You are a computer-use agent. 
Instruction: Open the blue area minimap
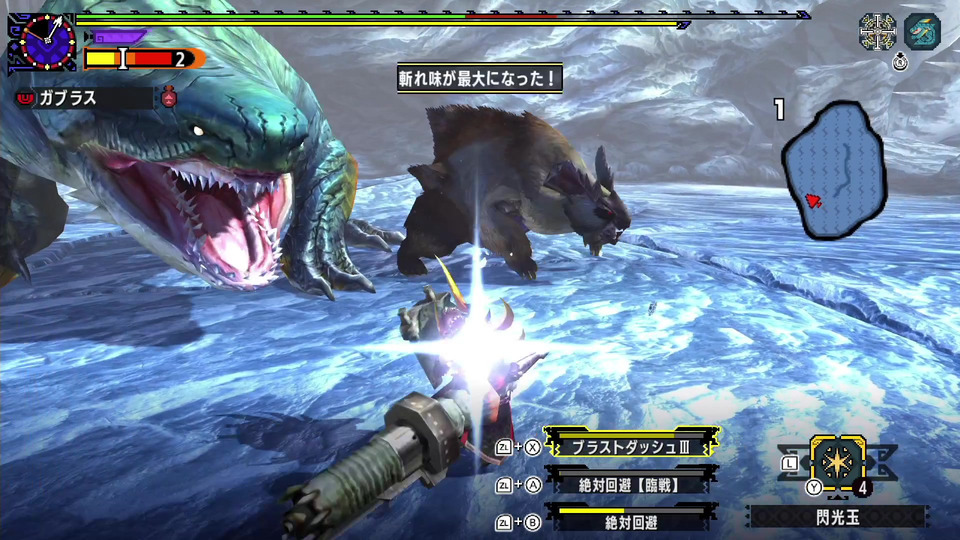coord(831,171)
